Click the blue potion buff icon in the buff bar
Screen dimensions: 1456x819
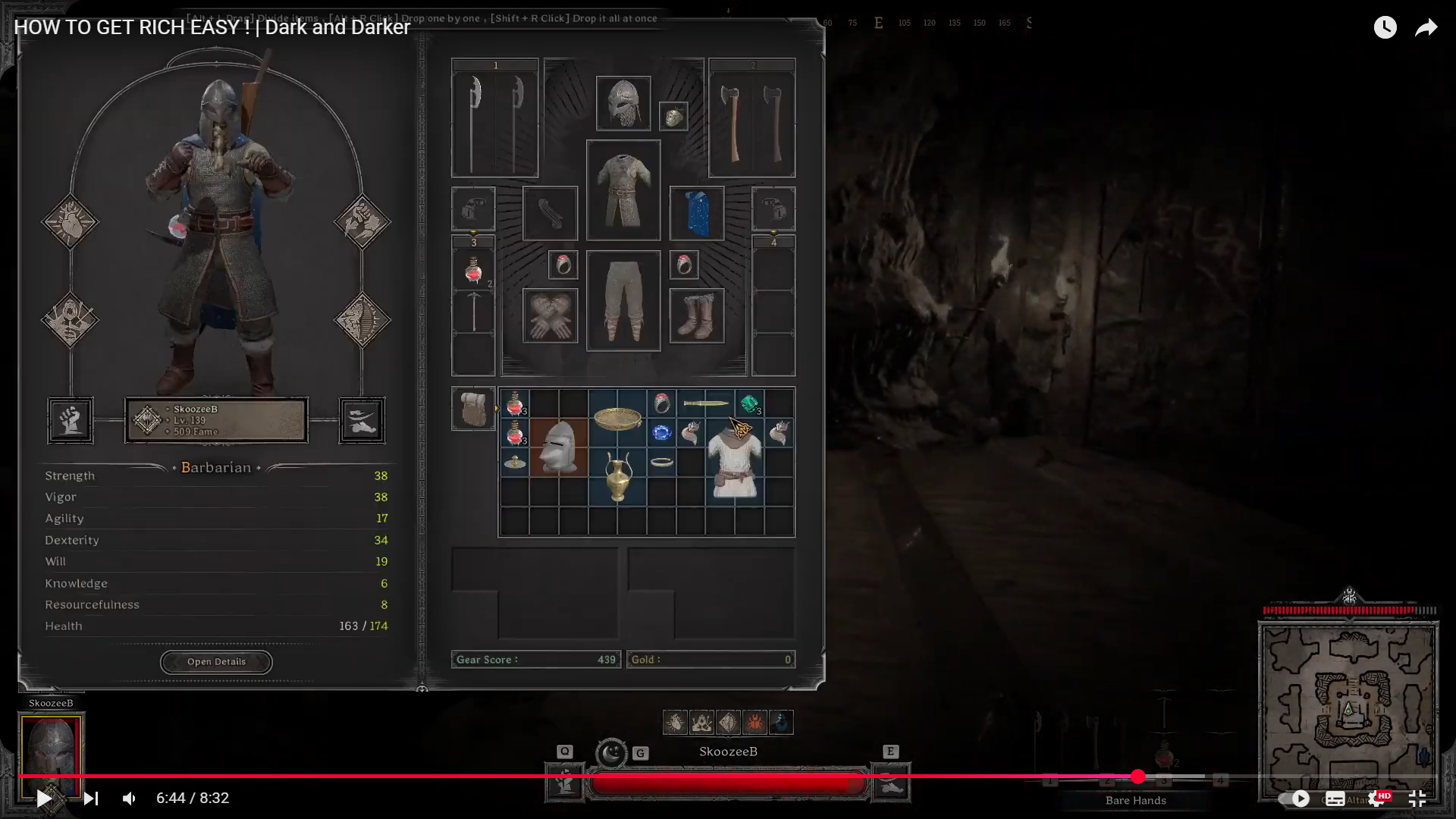click(x=780, y=723)
